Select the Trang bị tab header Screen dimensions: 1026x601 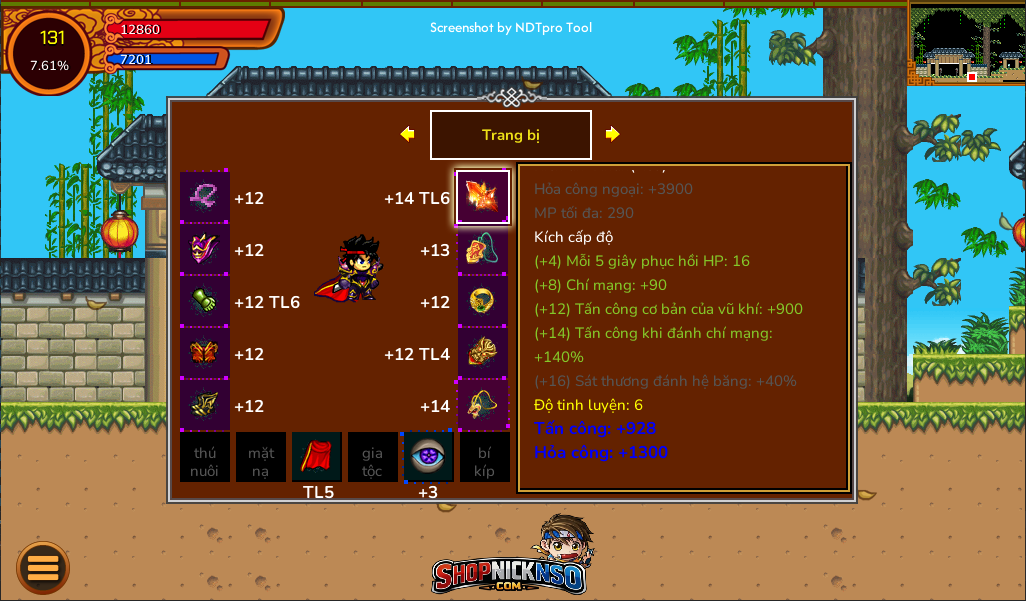pos(511,135)
